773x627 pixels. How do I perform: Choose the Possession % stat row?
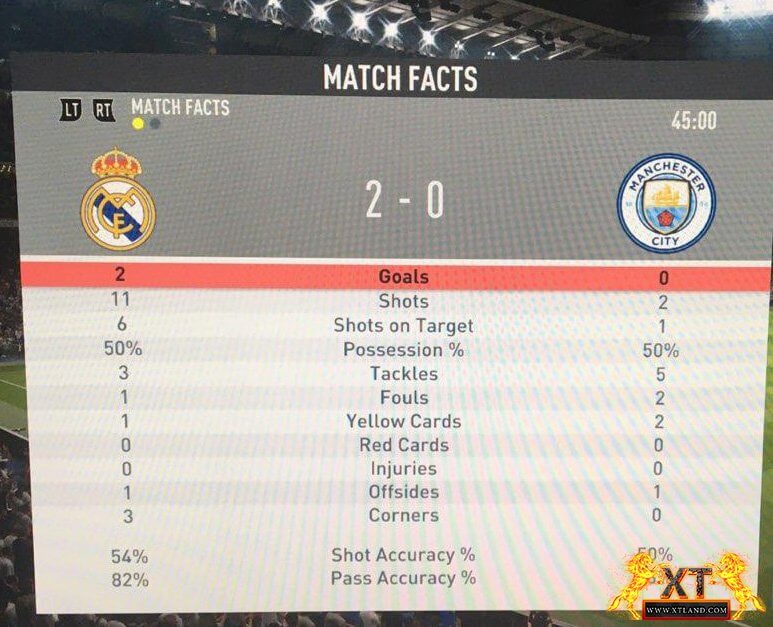coord(403,350)
